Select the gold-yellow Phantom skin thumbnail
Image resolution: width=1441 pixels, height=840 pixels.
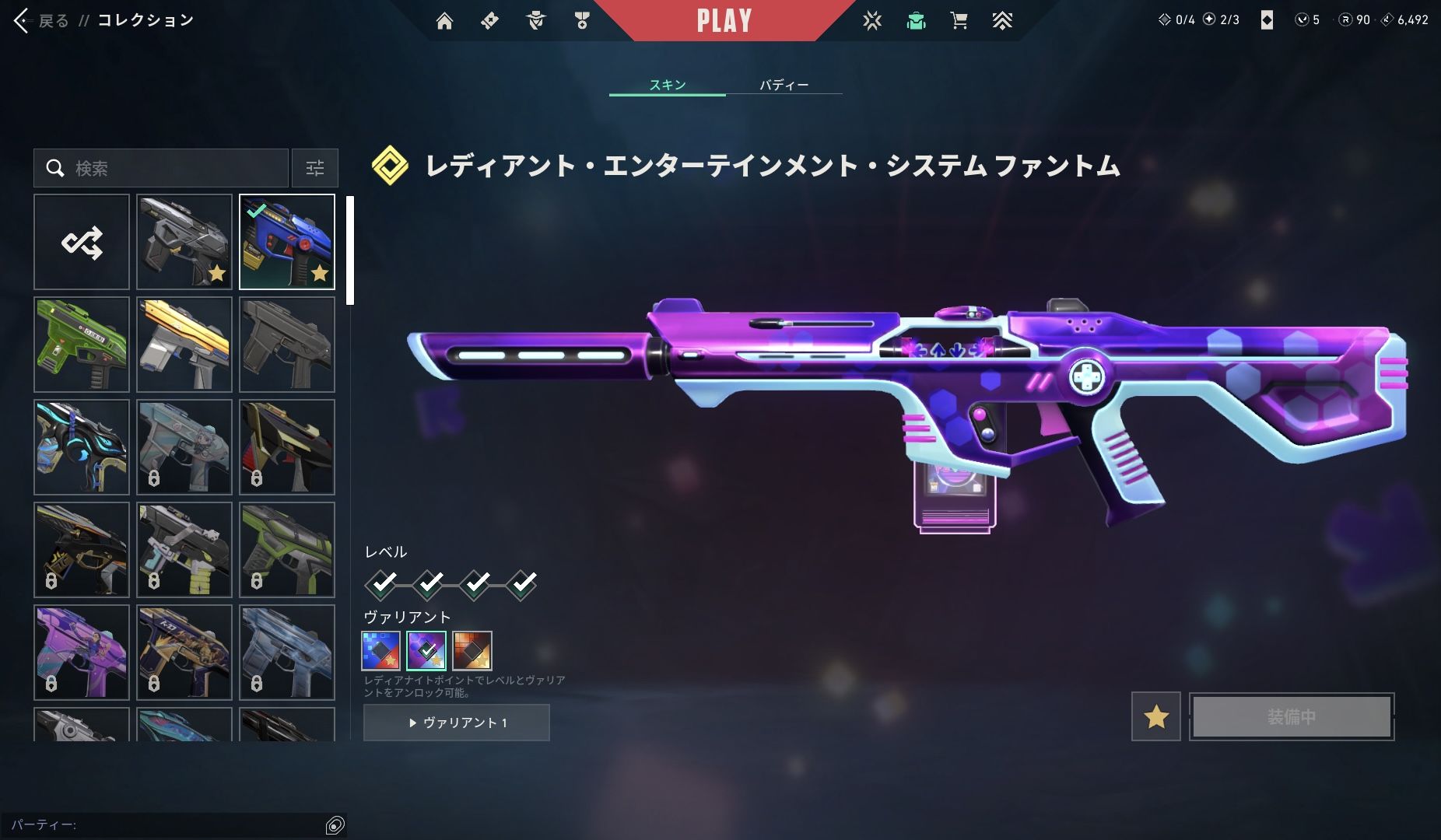[x=184, y=345]
